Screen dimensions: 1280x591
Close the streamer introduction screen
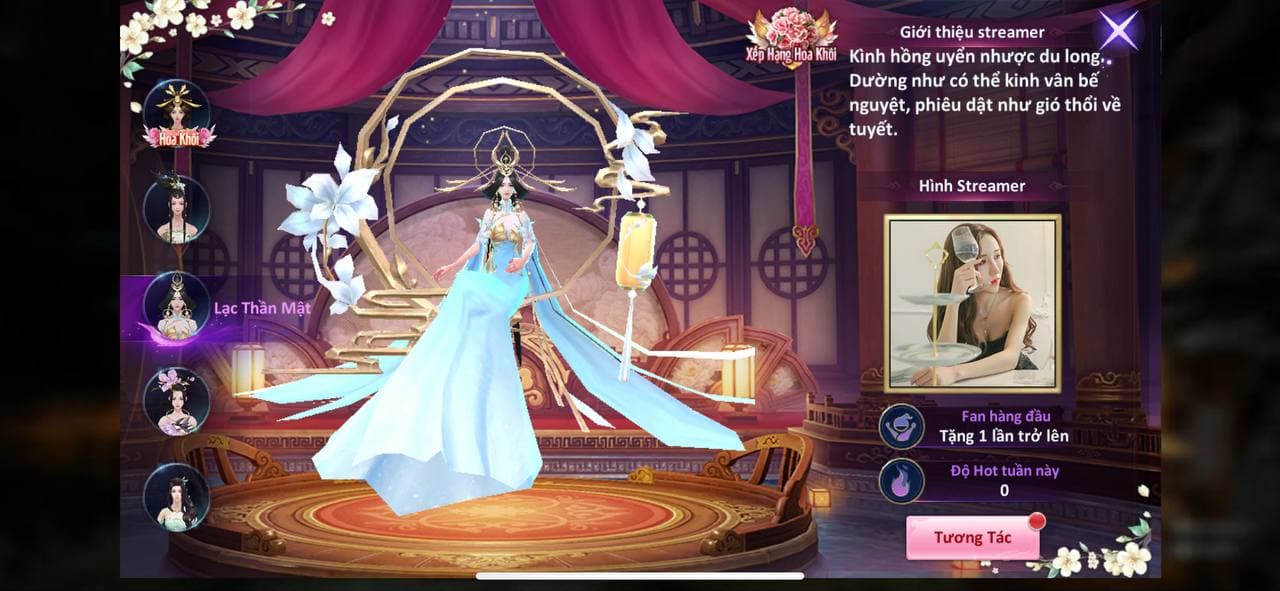1117,31
